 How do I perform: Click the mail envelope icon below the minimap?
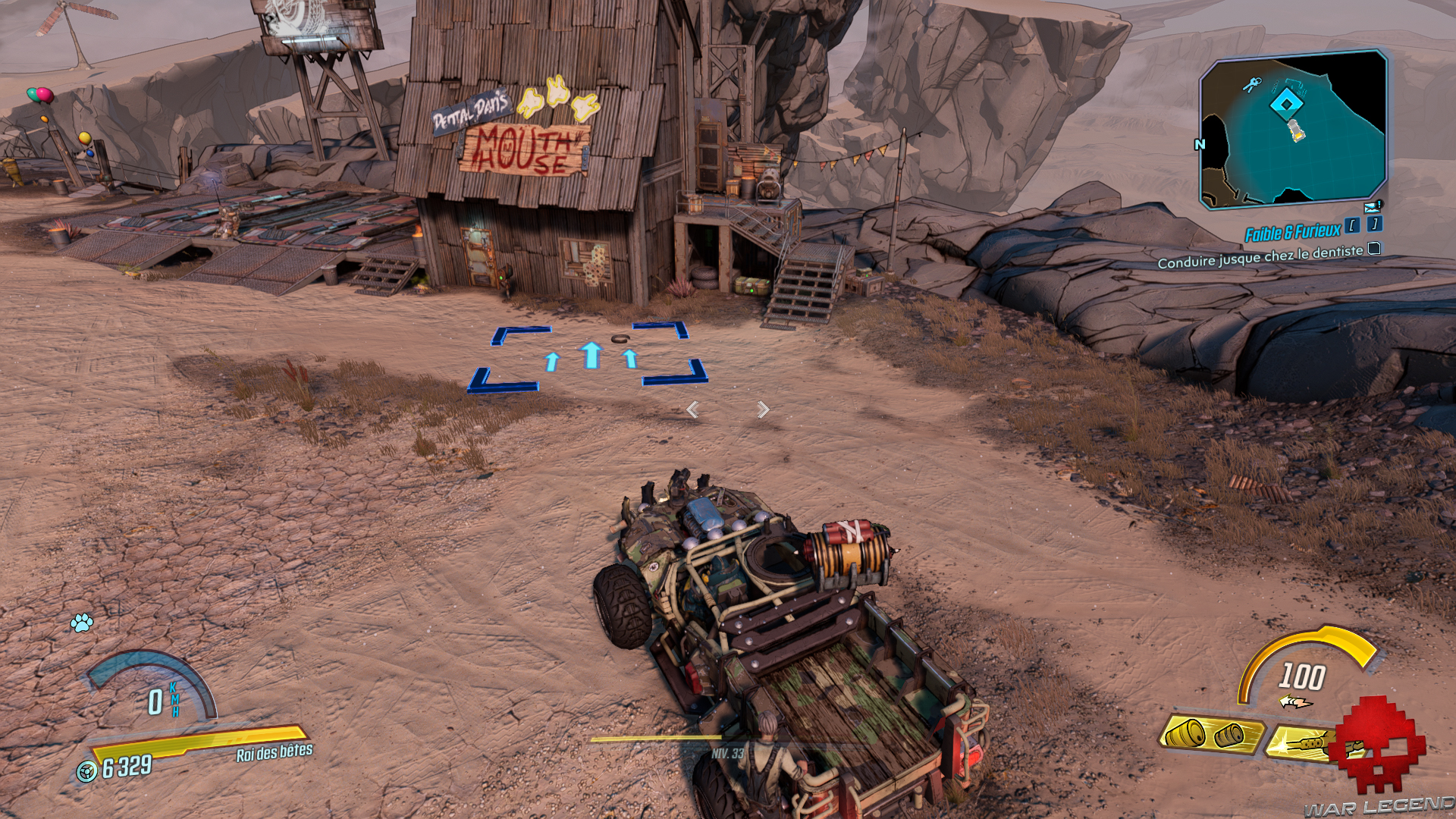(1372, 206)
